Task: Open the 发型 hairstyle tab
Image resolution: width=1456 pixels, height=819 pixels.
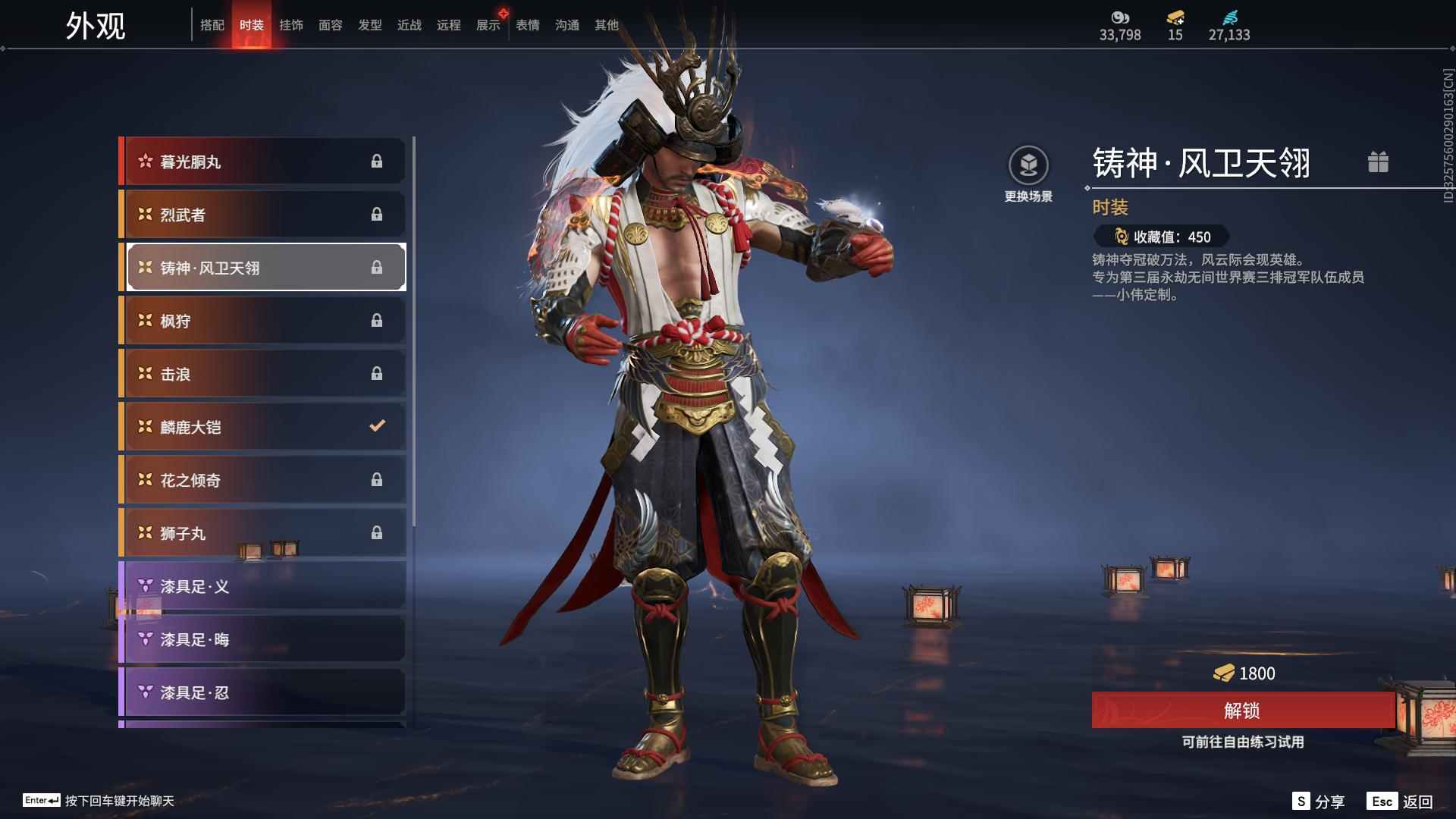Action: [x=369, y=24]
